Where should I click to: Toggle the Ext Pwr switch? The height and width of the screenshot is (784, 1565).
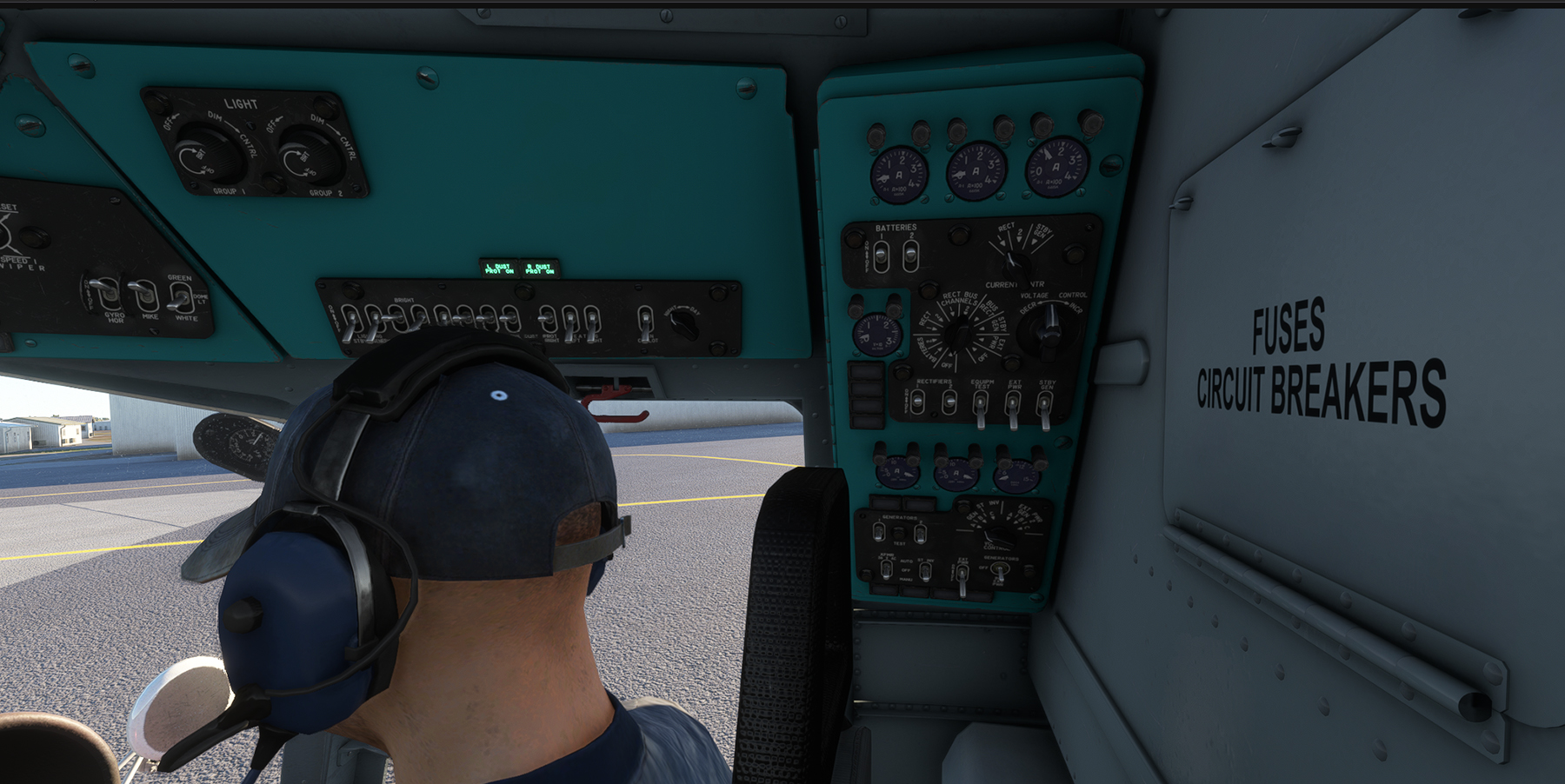[1013, 406]
